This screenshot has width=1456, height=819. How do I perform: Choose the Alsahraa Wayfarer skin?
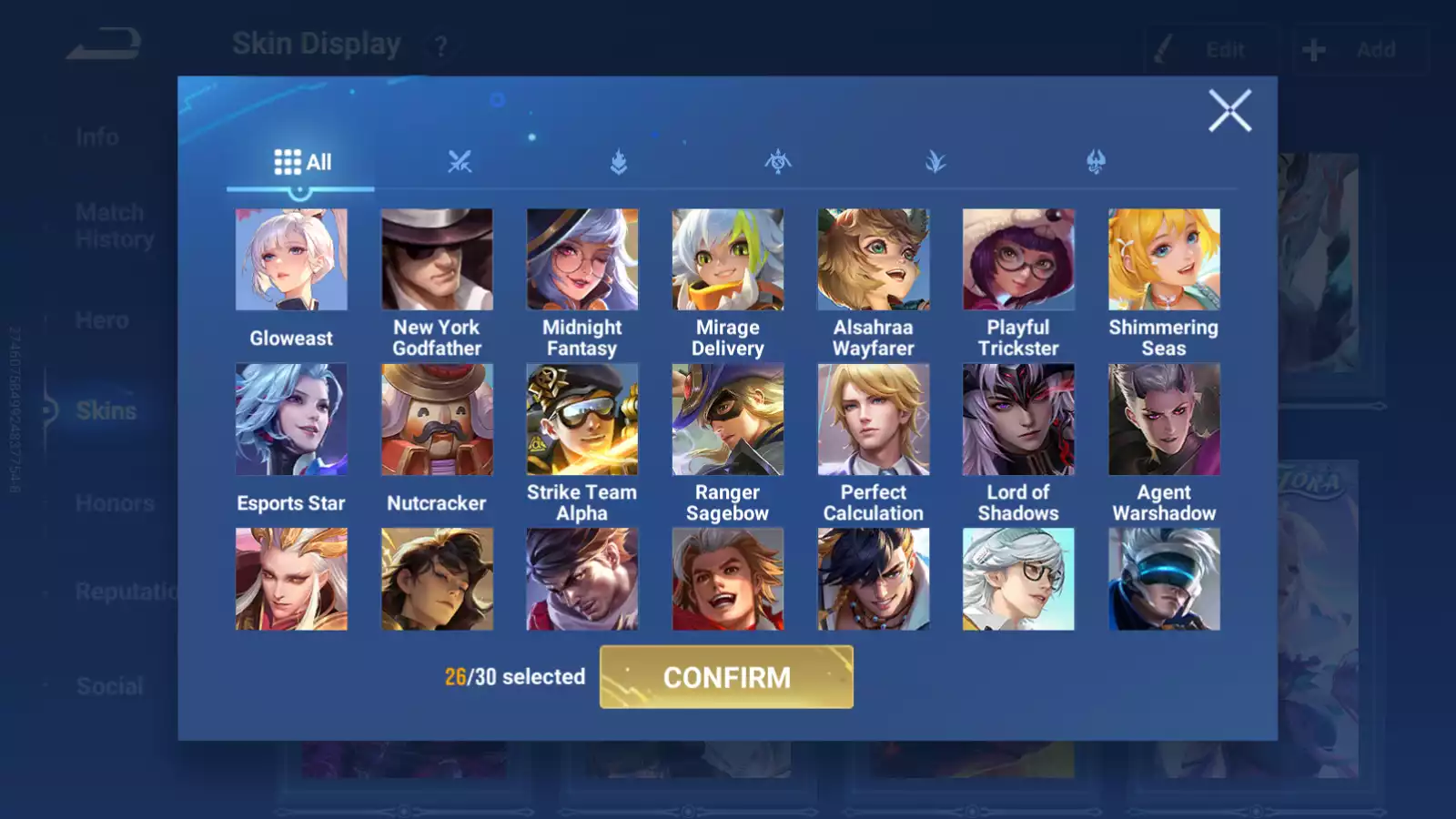(874, 260)
